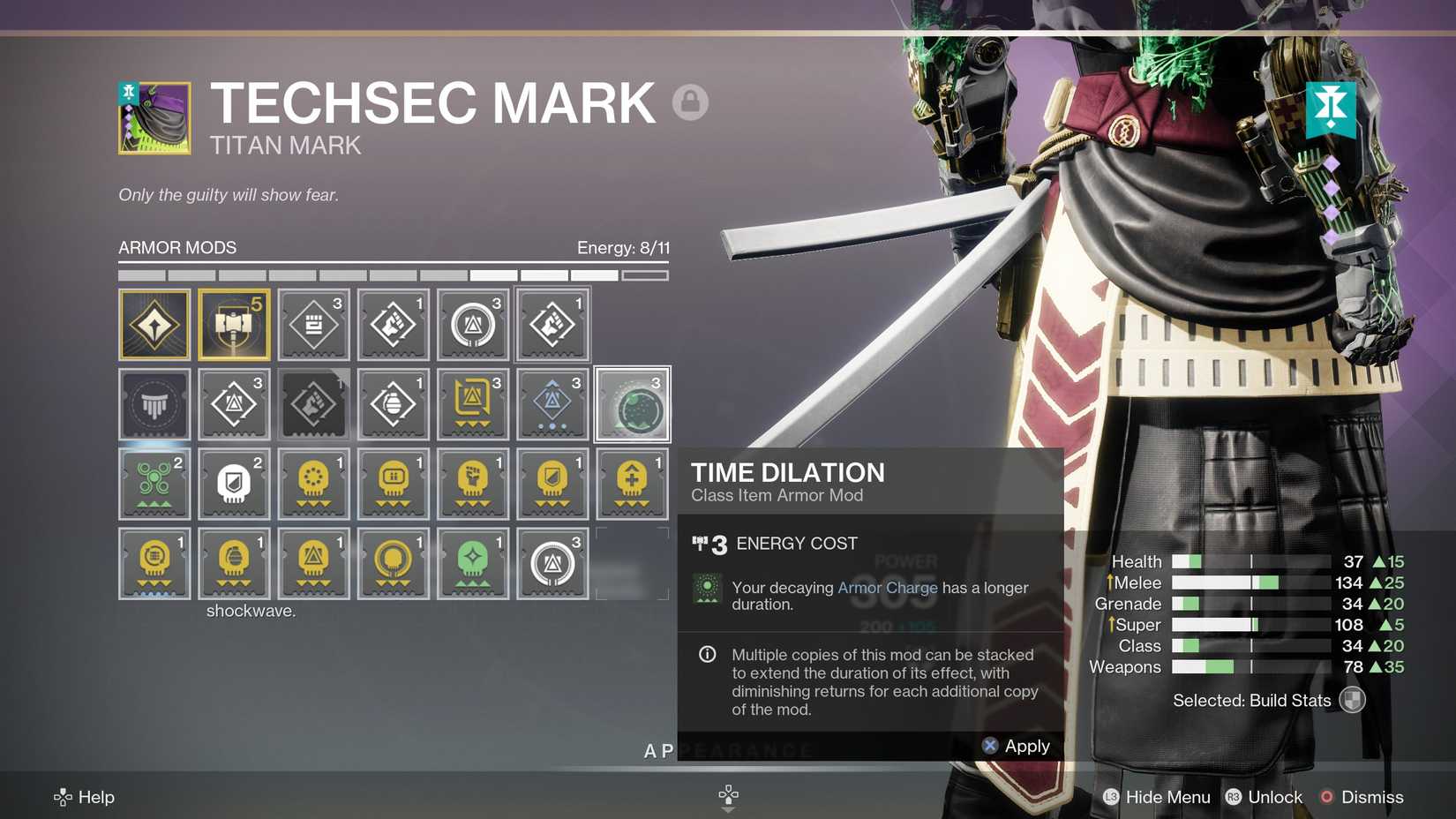Image resolution: width=1456 pixels, height=819 pixels.
Task: Toggle the gold arrow-up empowered mod
Action: [x=631, y=484]
